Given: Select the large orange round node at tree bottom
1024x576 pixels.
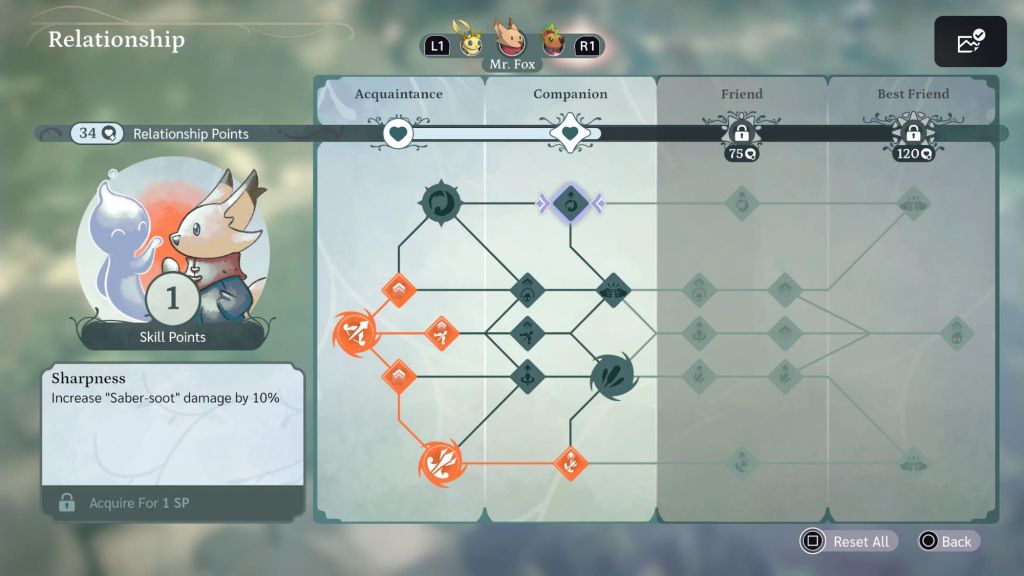Looking at the screenshot, I should pos(440,462).
